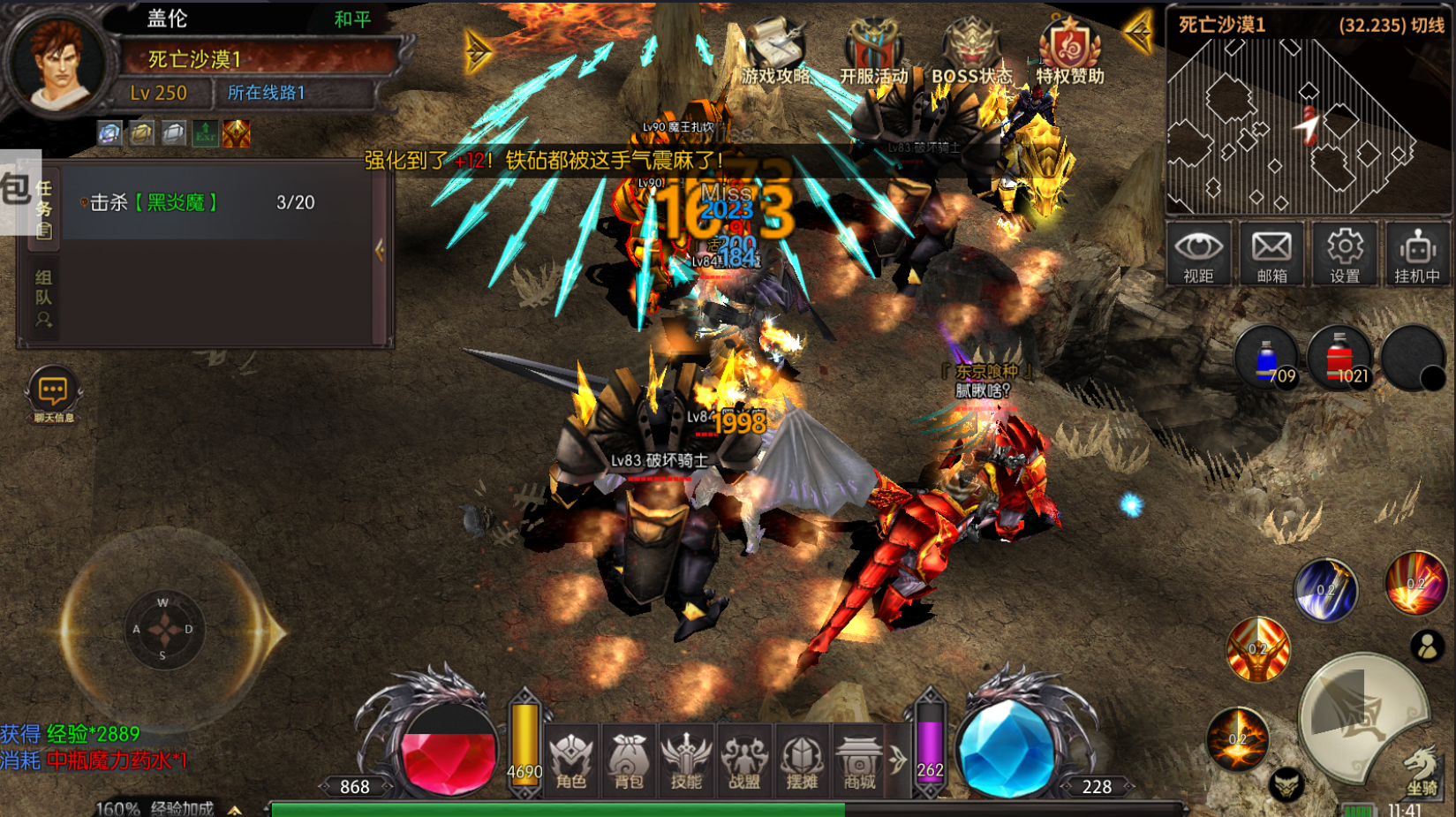Open the 设置 settings
The height and width of the screenshot is (817, 1456).
[x=1345, y=254]
